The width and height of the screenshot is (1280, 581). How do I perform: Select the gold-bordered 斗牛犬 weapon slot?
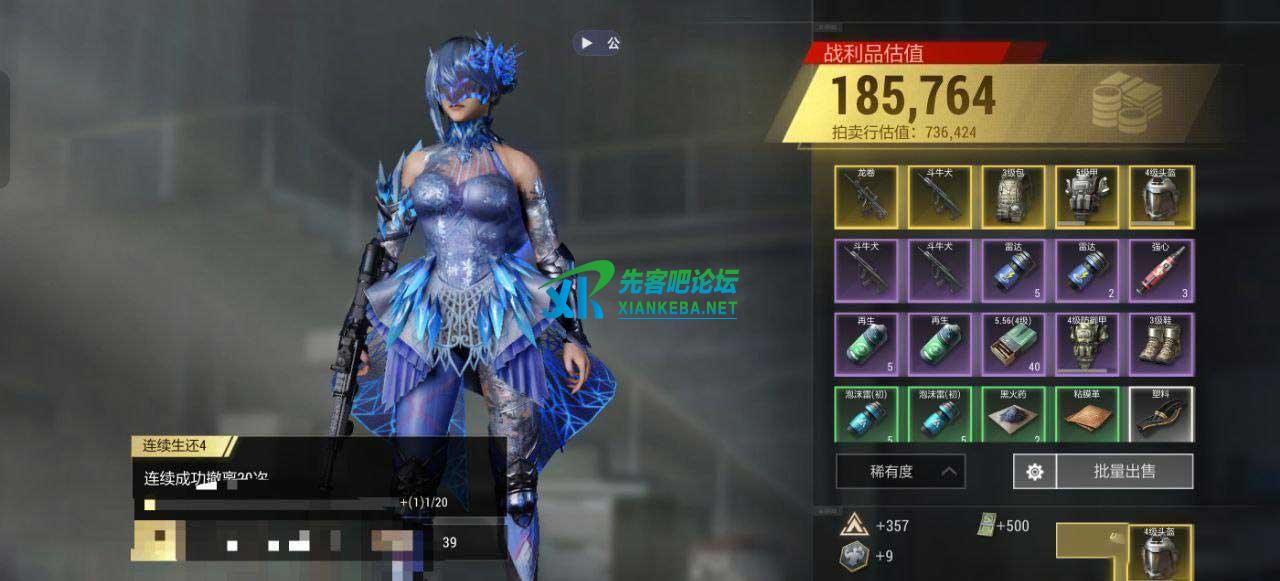940,198
